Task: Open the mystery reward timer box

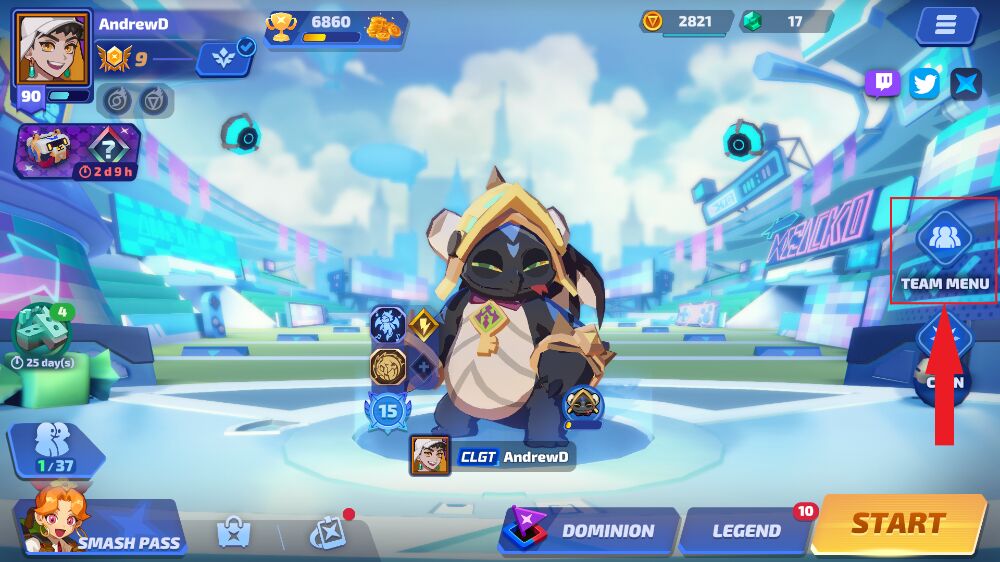Action: tap(78, 151)
